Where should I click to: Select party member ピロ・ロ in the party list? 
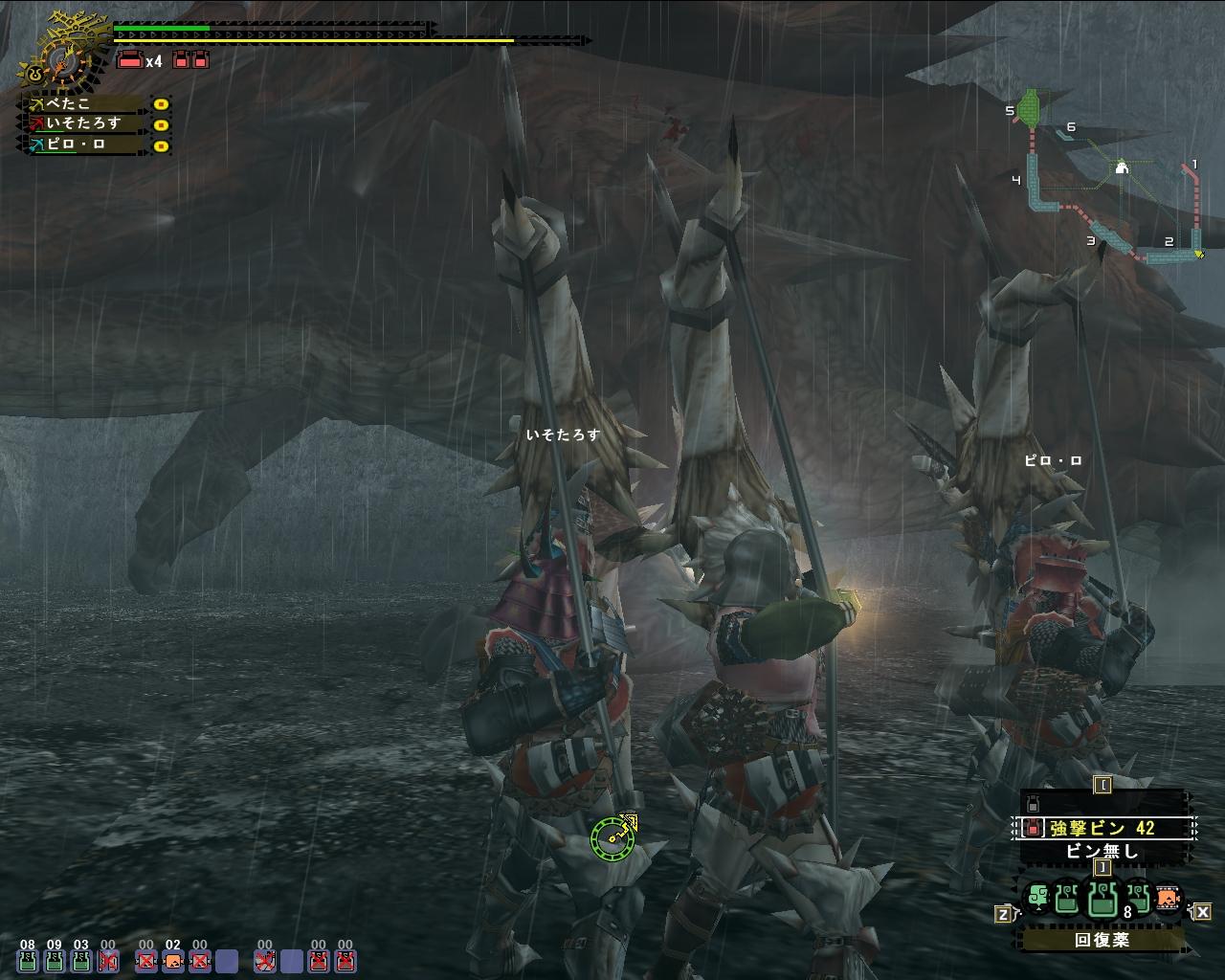point(86,145)
